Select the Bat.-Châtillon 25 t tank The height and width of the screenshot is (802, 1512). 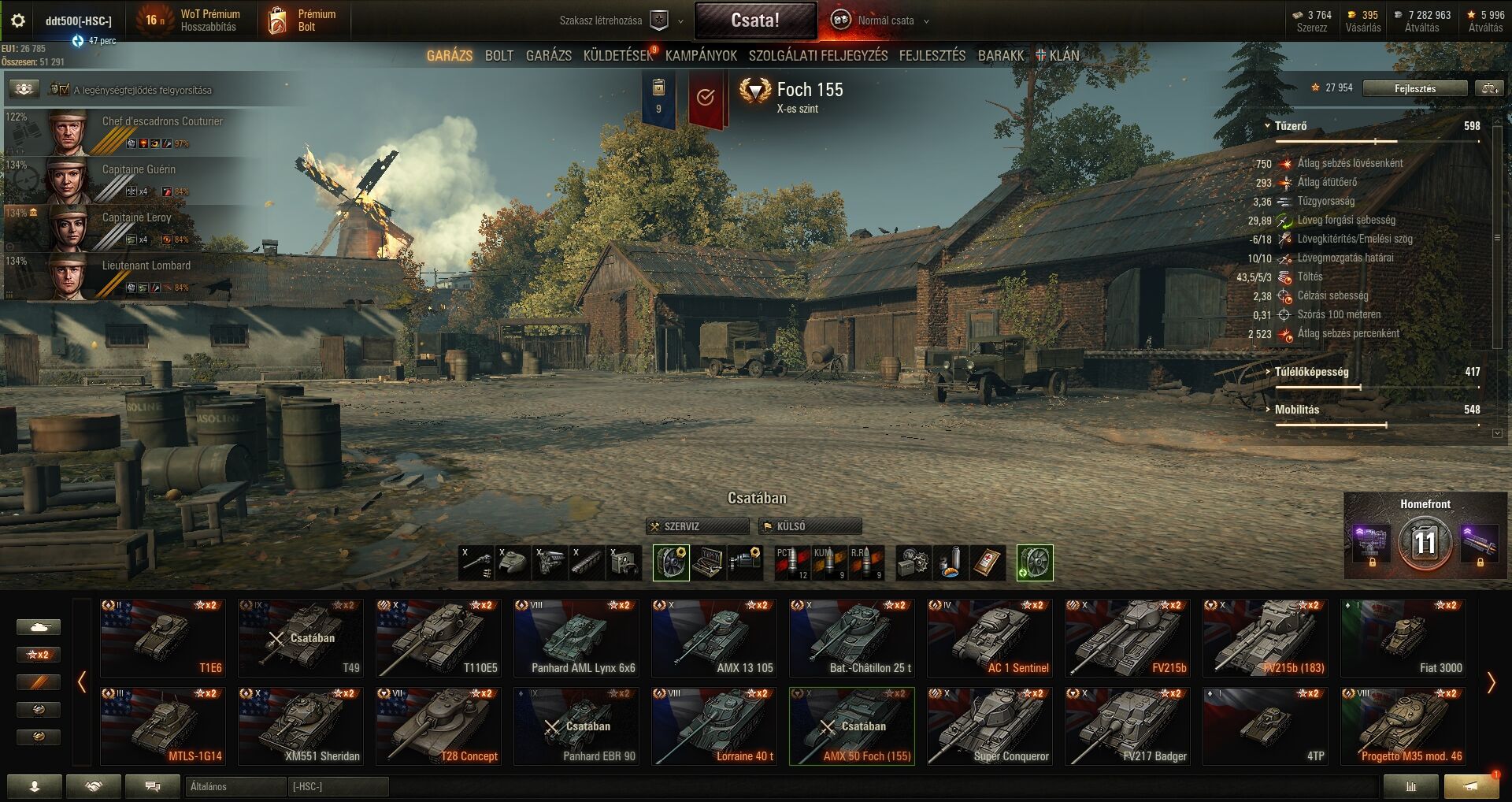851,637
